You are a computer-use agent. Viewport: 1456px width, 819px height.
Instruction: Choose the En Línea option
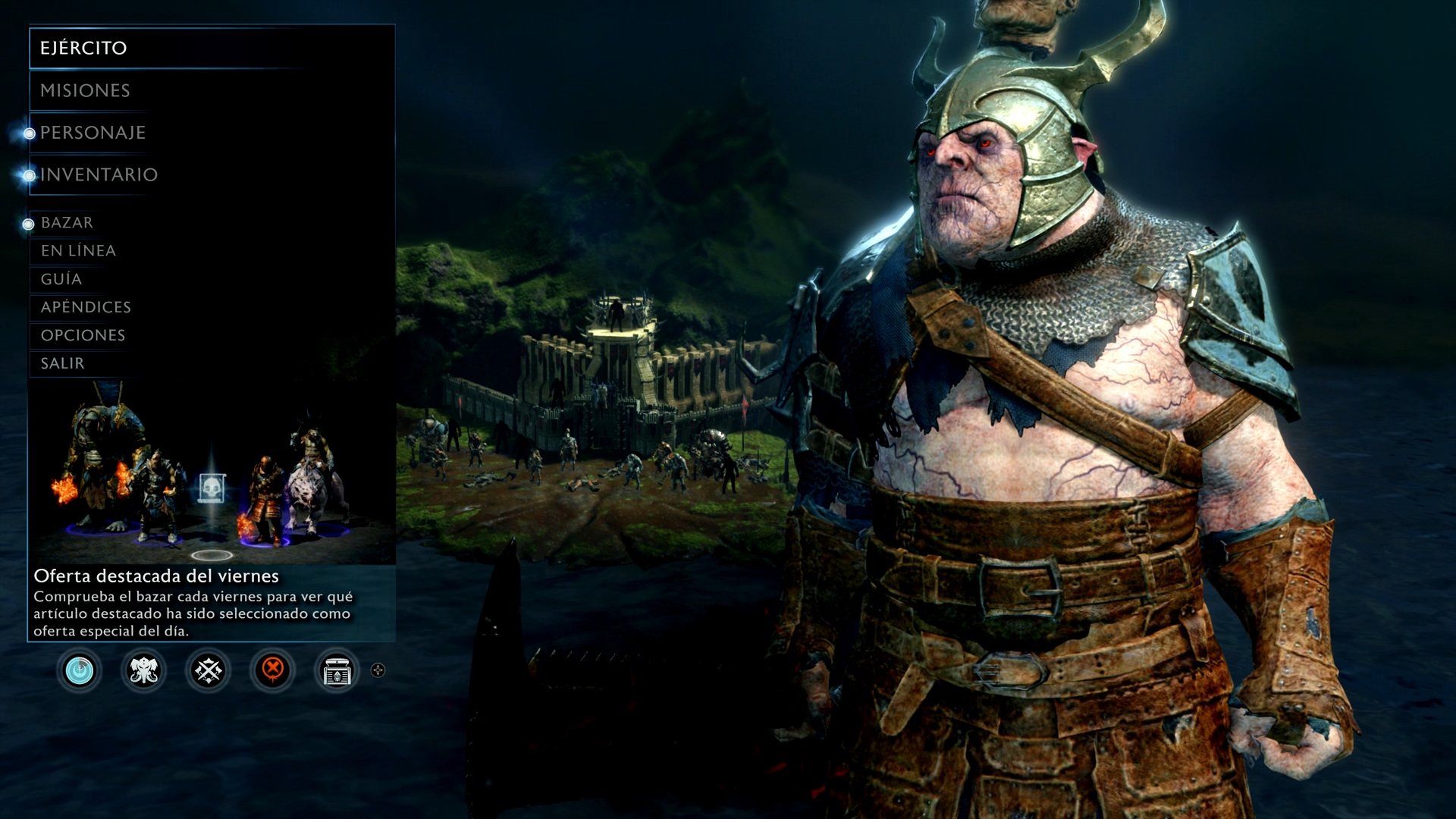coord(78,251)
